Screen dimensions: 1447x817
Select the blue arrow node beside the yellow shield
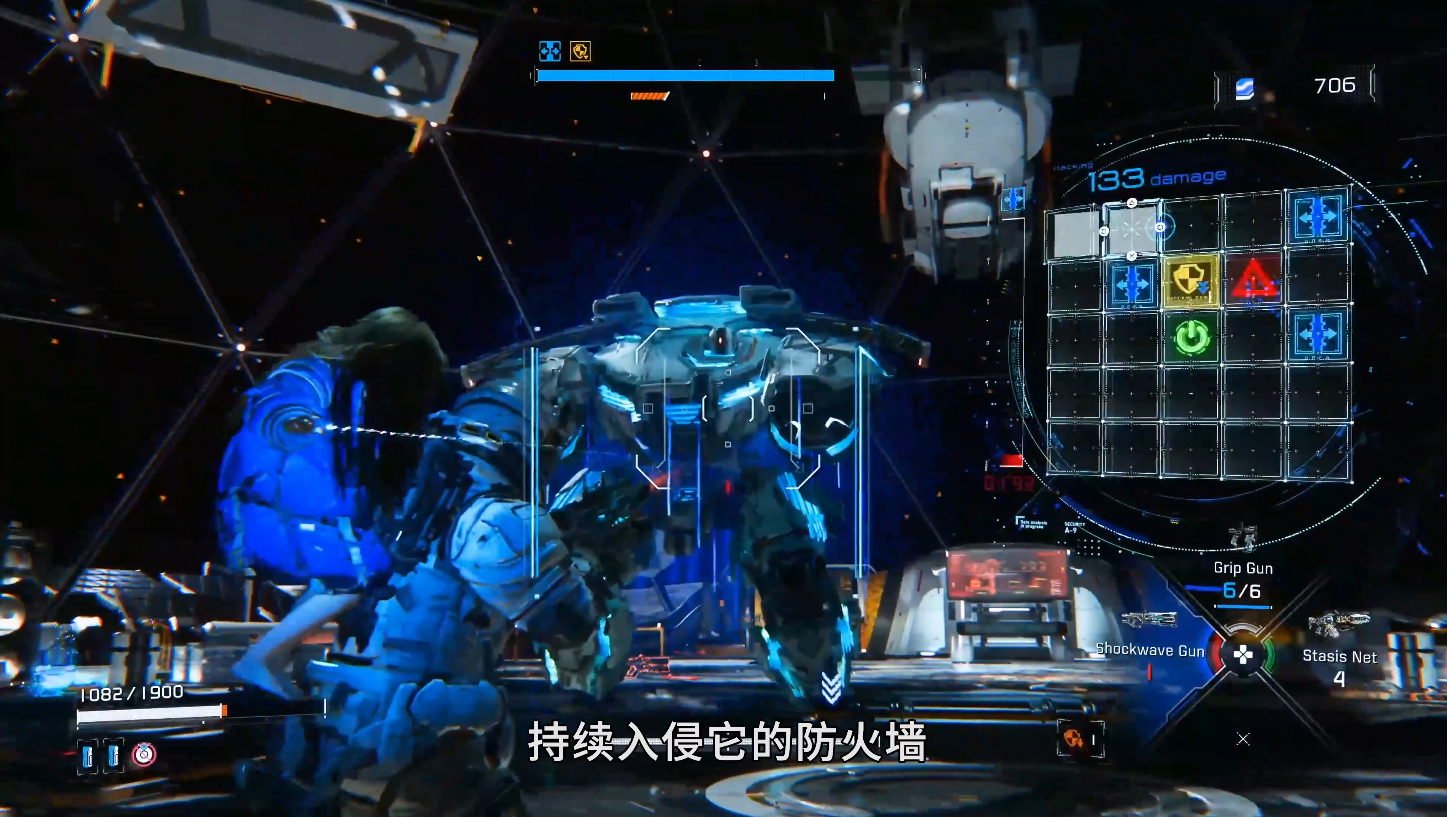click(1131, 282)
